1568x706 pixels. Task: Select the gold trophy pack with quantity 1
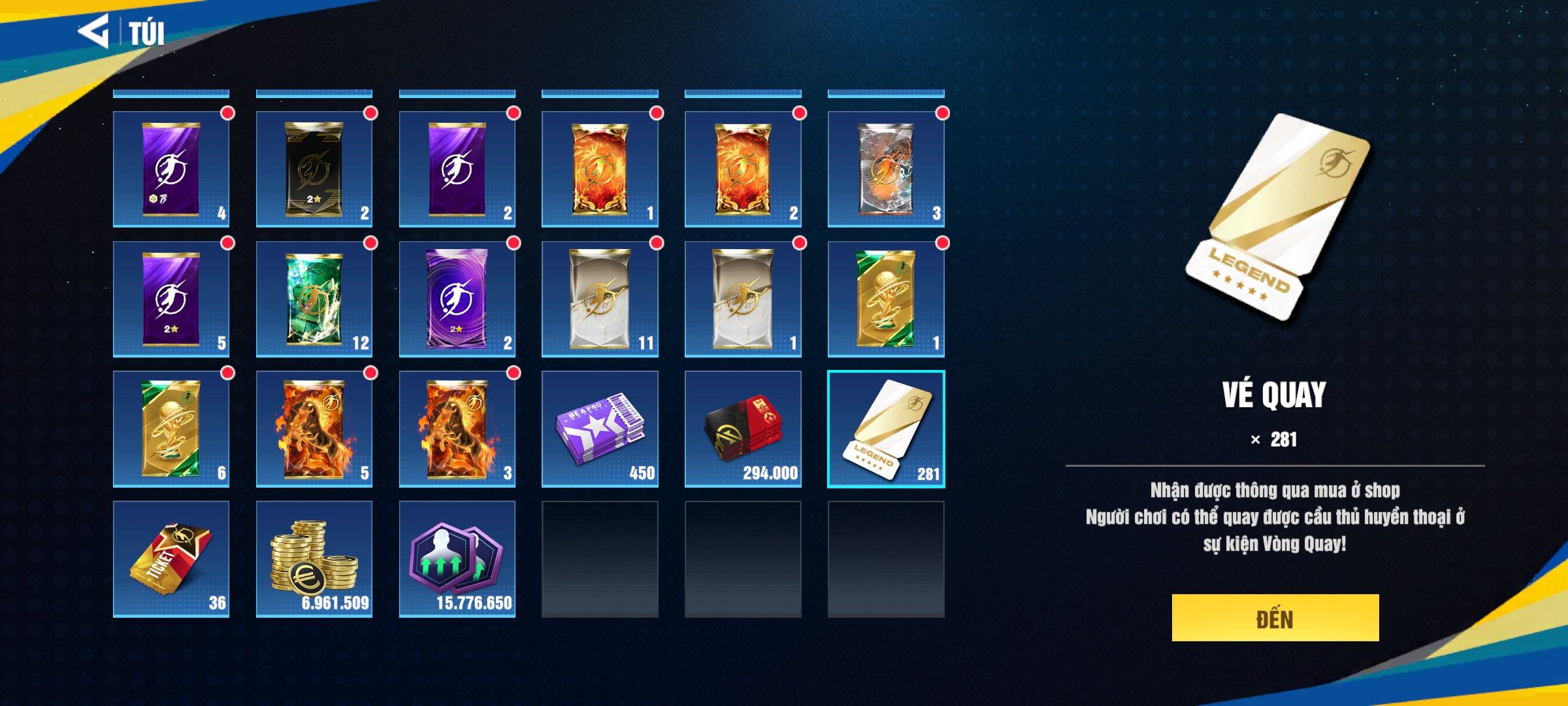click(885, 299)
